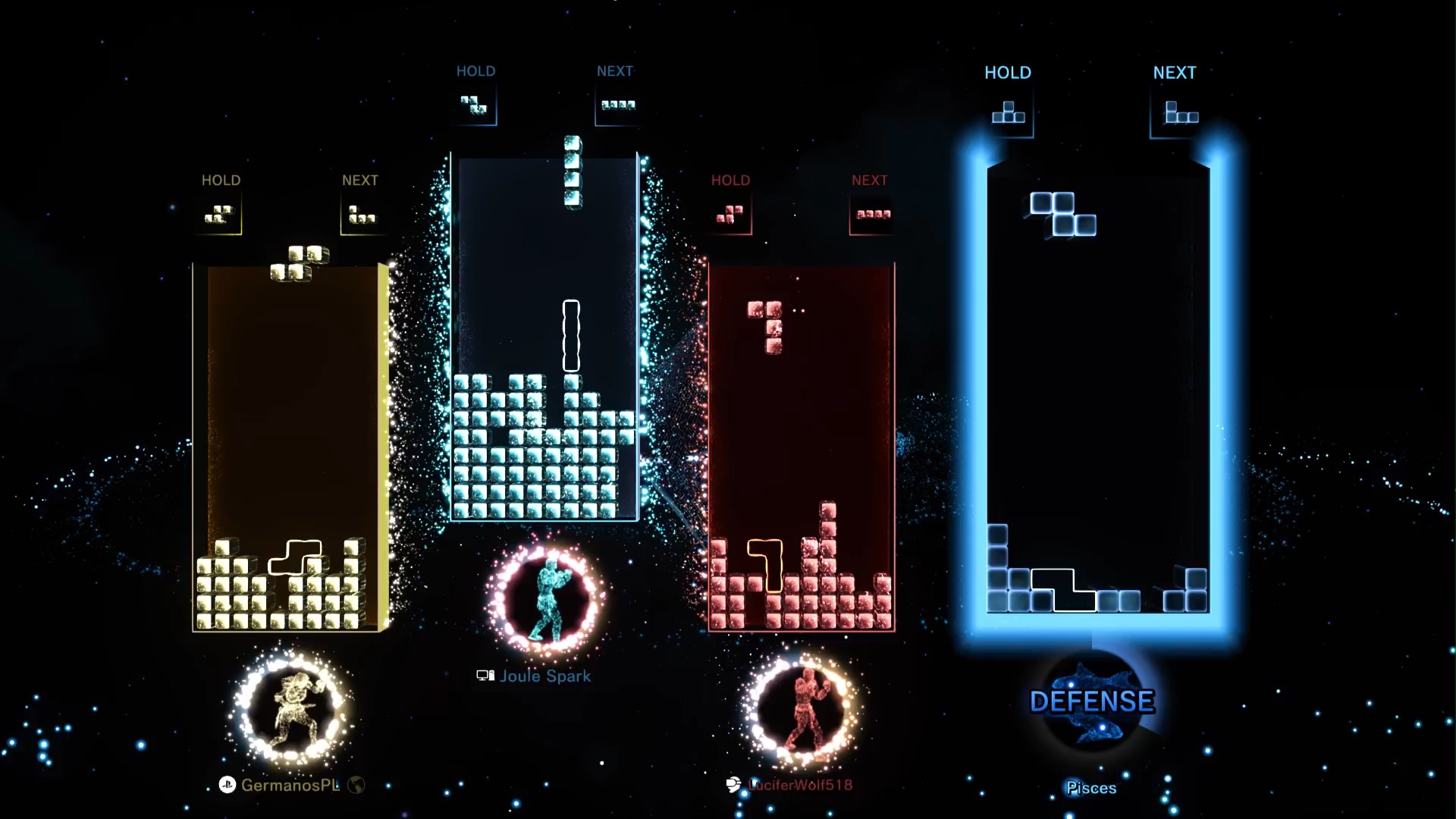Select the Joule Spark player name
This screenshot has height=819, width=1456.
pyautogui.click(x=544, y=676)
